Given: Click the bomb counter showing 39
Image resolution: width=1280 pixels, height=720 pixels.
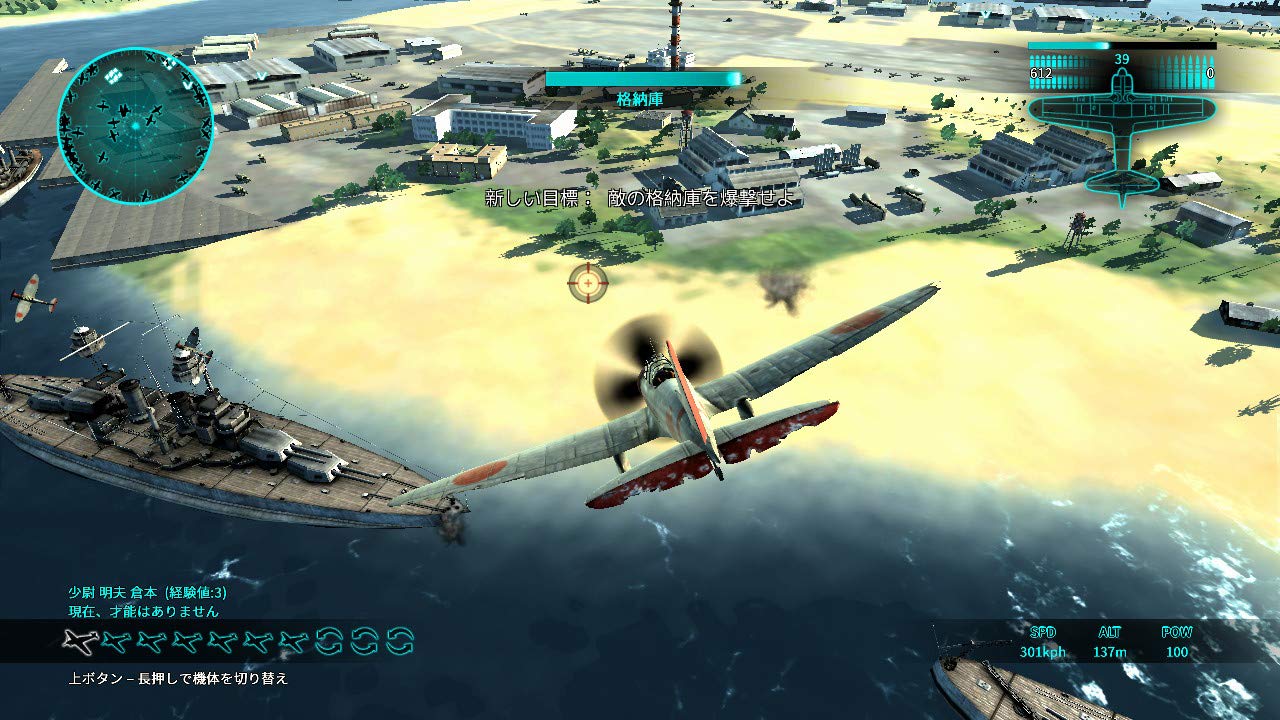Looking at the screenshot, I should [1121, 60].
